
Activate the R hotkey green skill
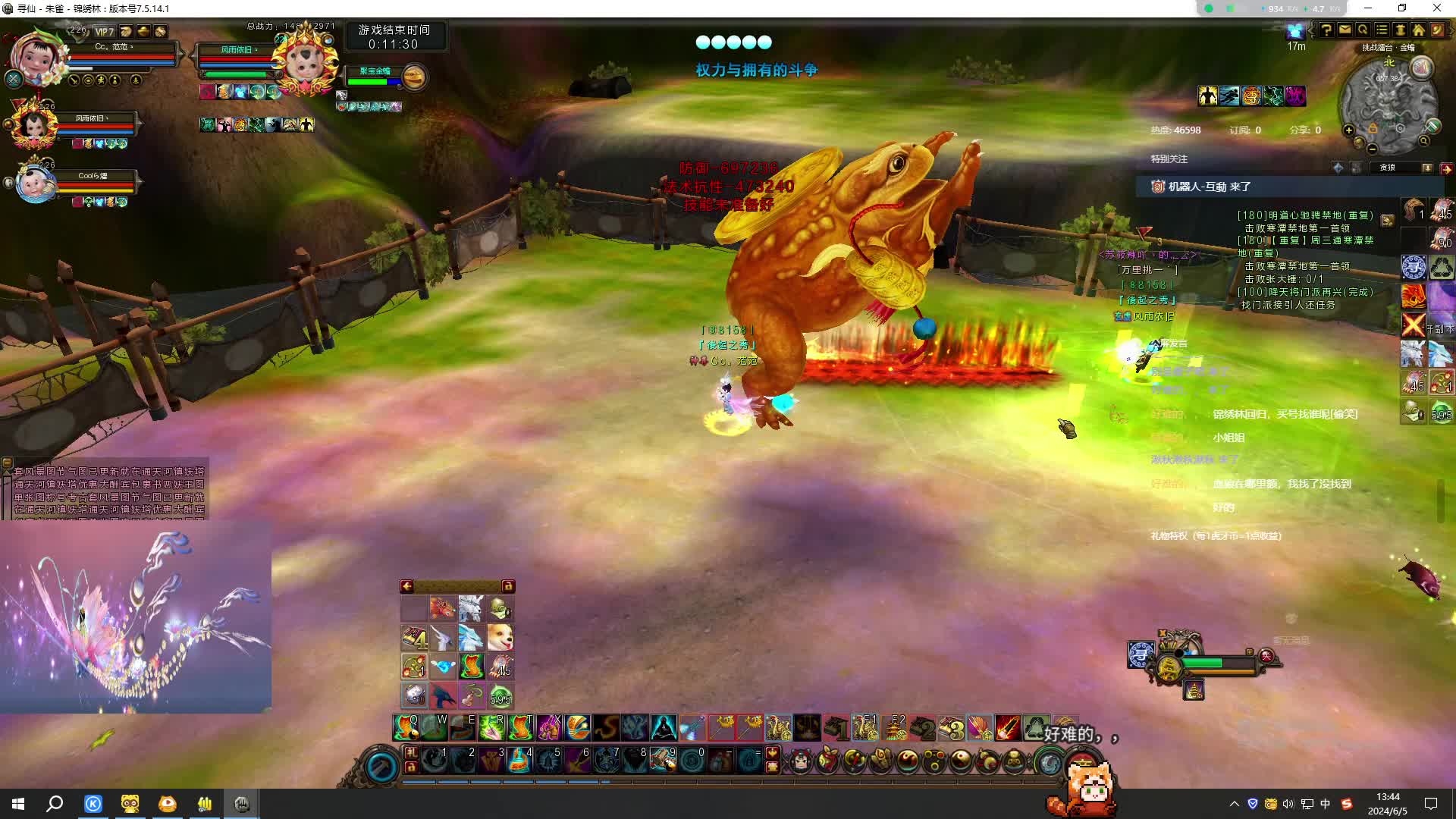tap(491, 727)
